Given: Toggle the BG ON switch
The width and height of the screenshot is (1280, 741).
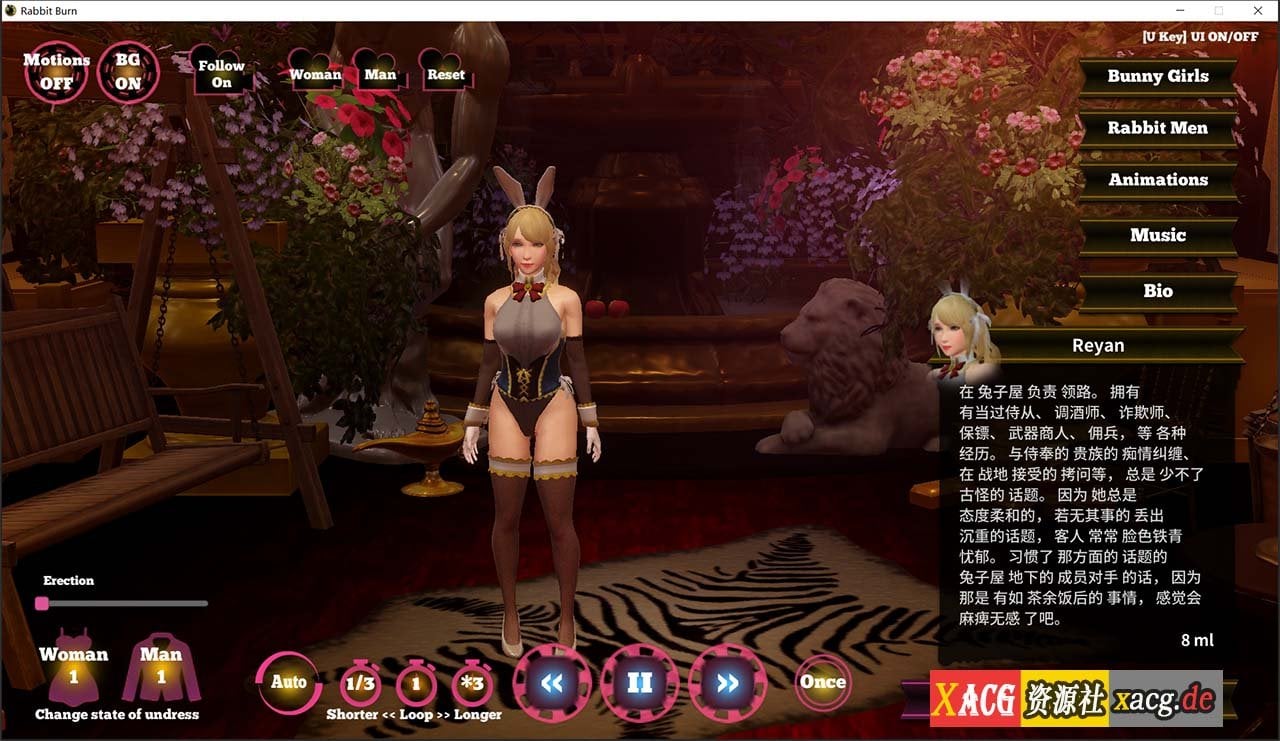Looking at the screenshot, I should click(127, 70).
